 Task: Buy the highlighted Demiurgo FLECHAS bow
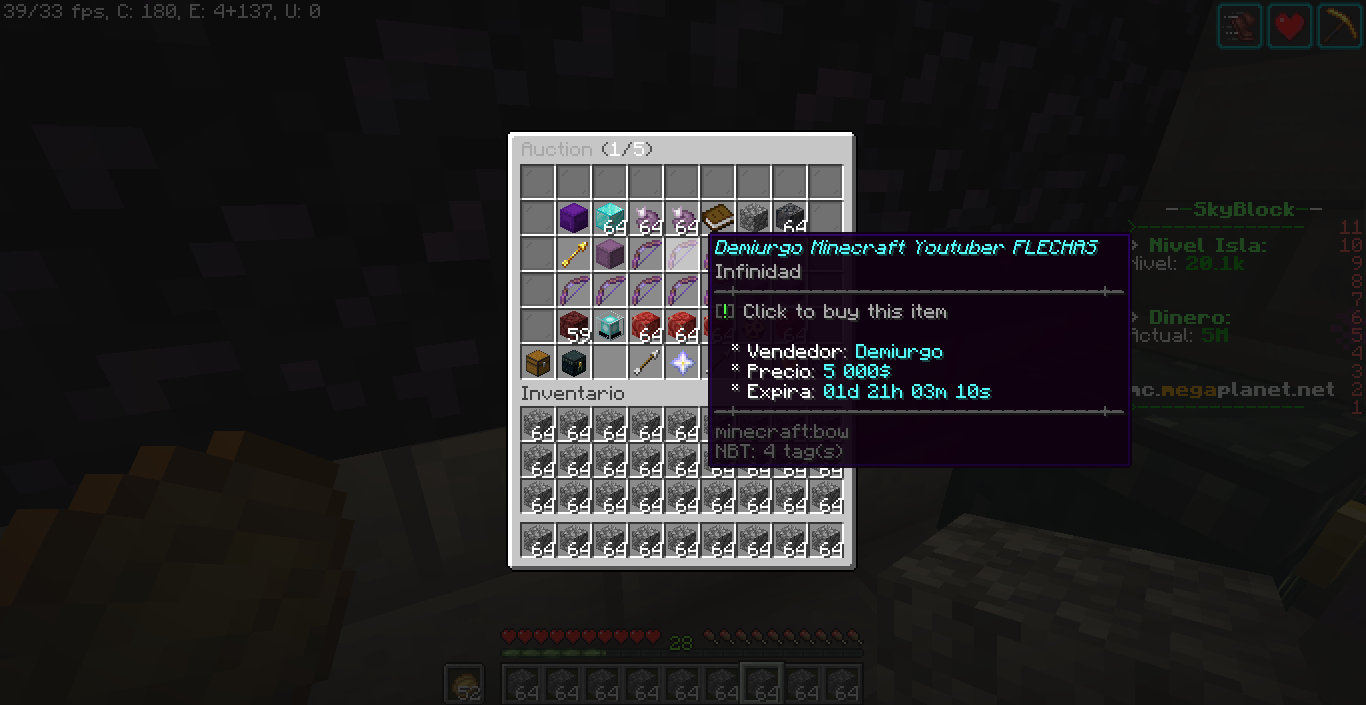pos(682,255)
